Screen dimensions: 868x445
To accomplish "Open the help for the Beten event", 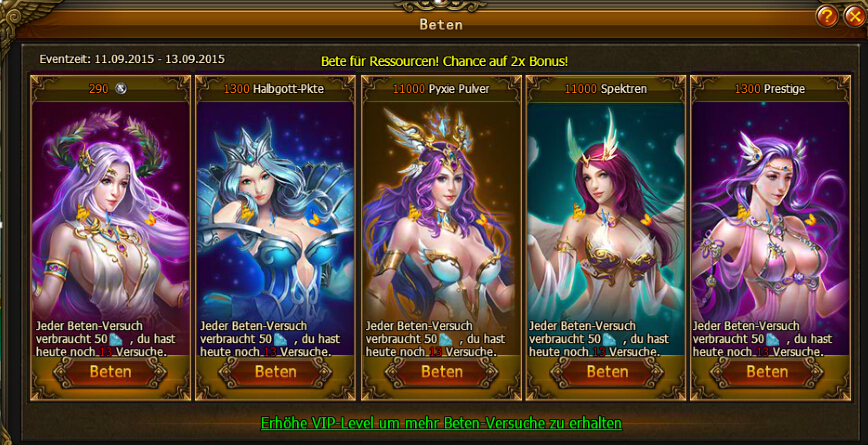I will tap(826, 17).
